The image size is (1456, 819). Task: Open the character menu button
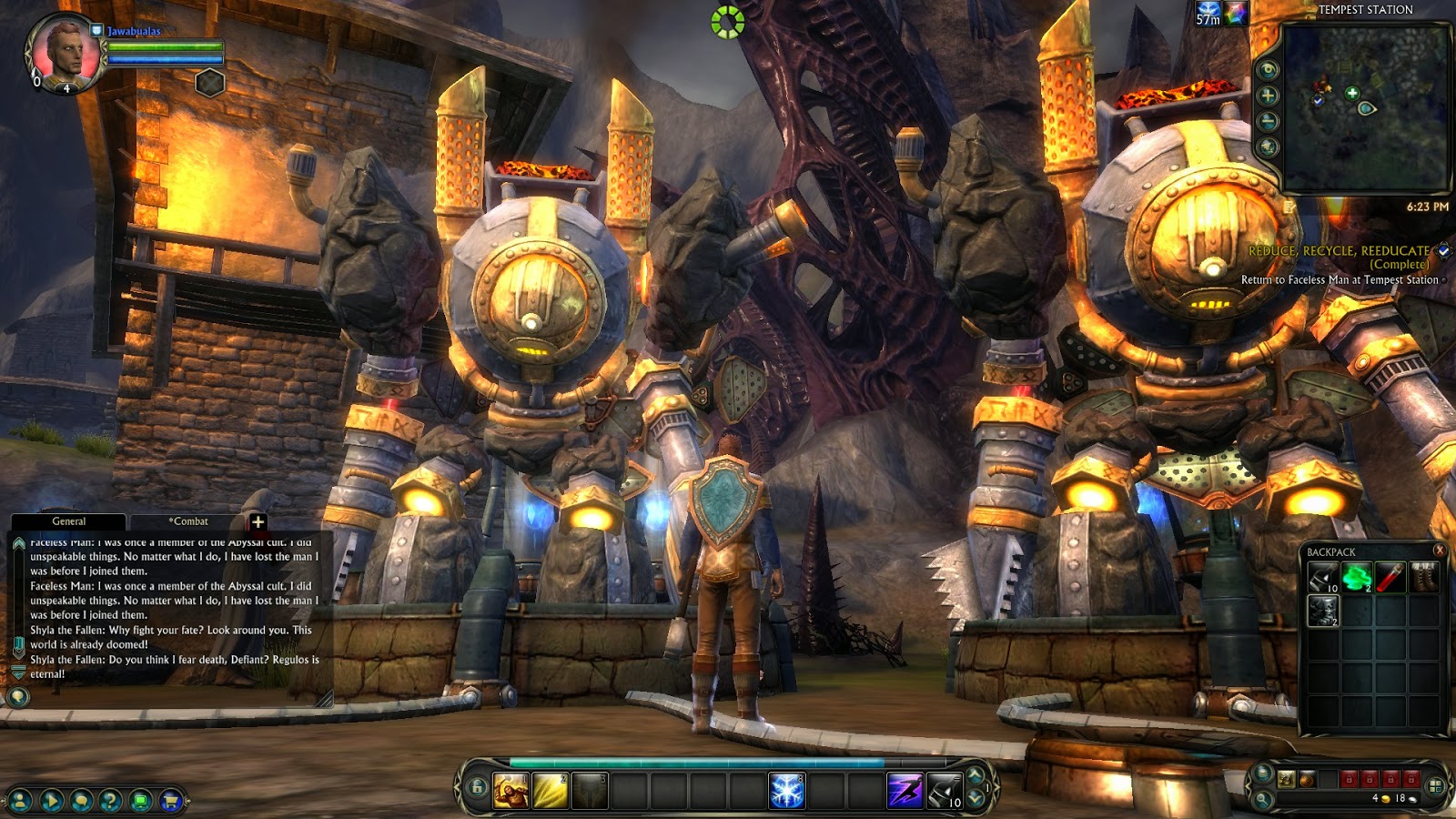(x=20, y=801)
